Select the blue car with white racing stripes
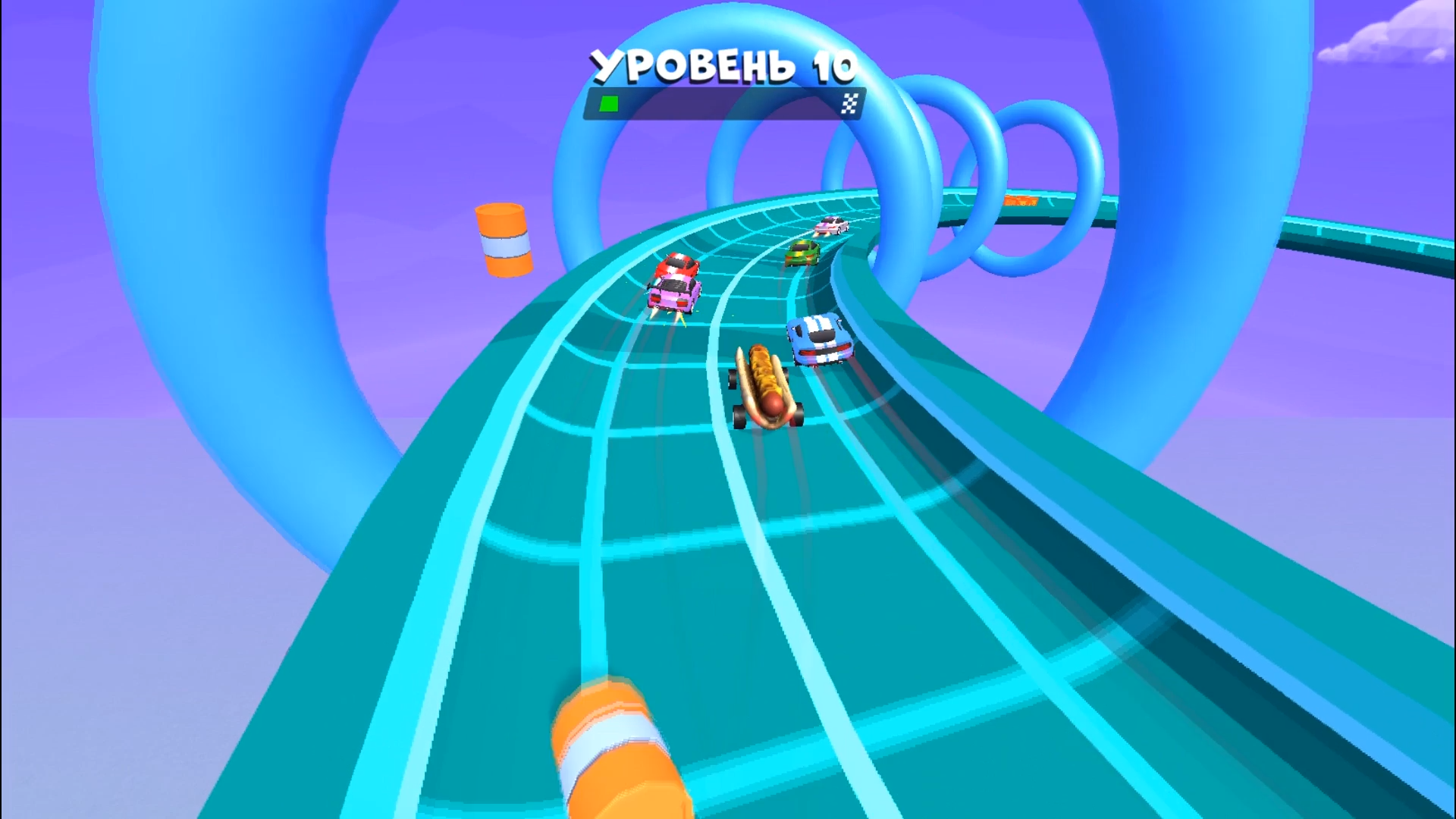Image resolution: width=1456 pixels, height=819 pixels. [x=821, y=341]
